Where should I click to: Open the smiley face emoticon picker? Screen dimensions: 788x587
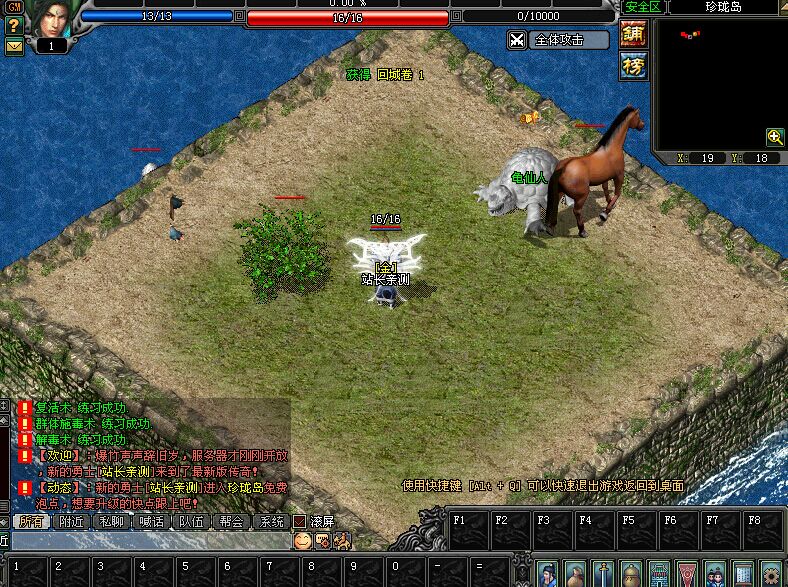(302, 540)
